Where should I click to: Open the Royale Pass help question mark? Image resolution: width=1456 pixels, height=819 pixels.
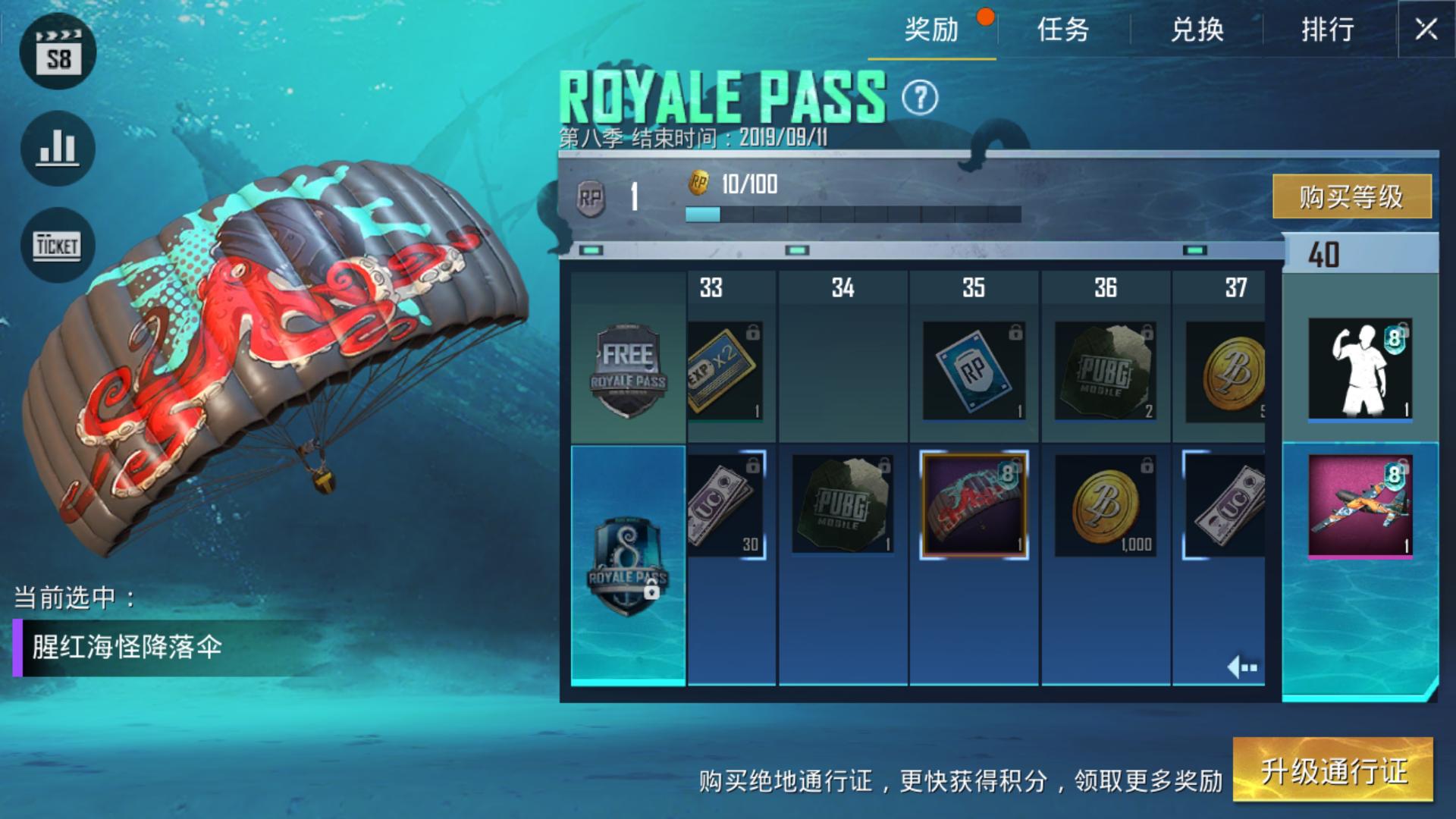pyautogui.click(x=920, y=98)
